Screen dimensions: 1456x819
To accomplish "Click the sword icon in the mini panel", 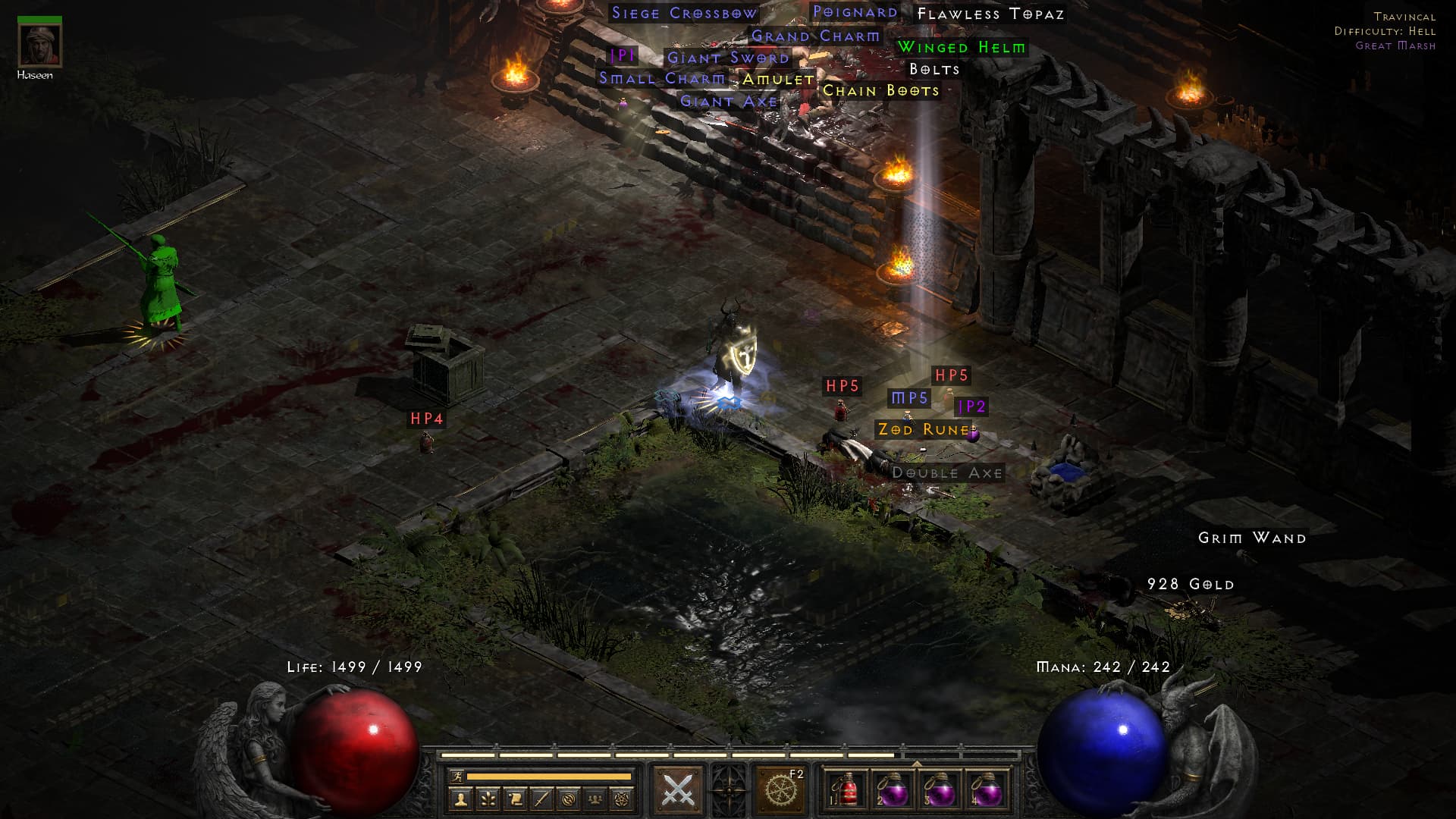I will click(541, 798).
